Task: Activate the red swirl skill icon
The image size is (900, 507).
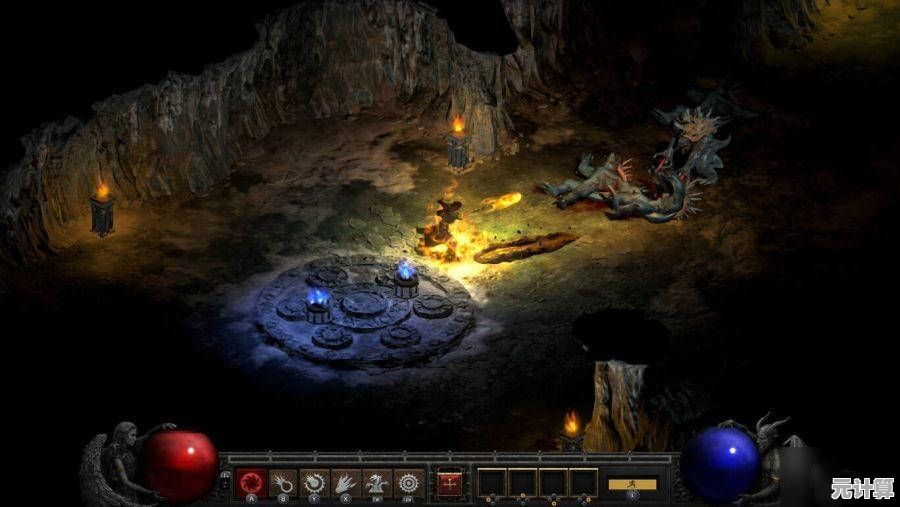Action: point(251,483)
